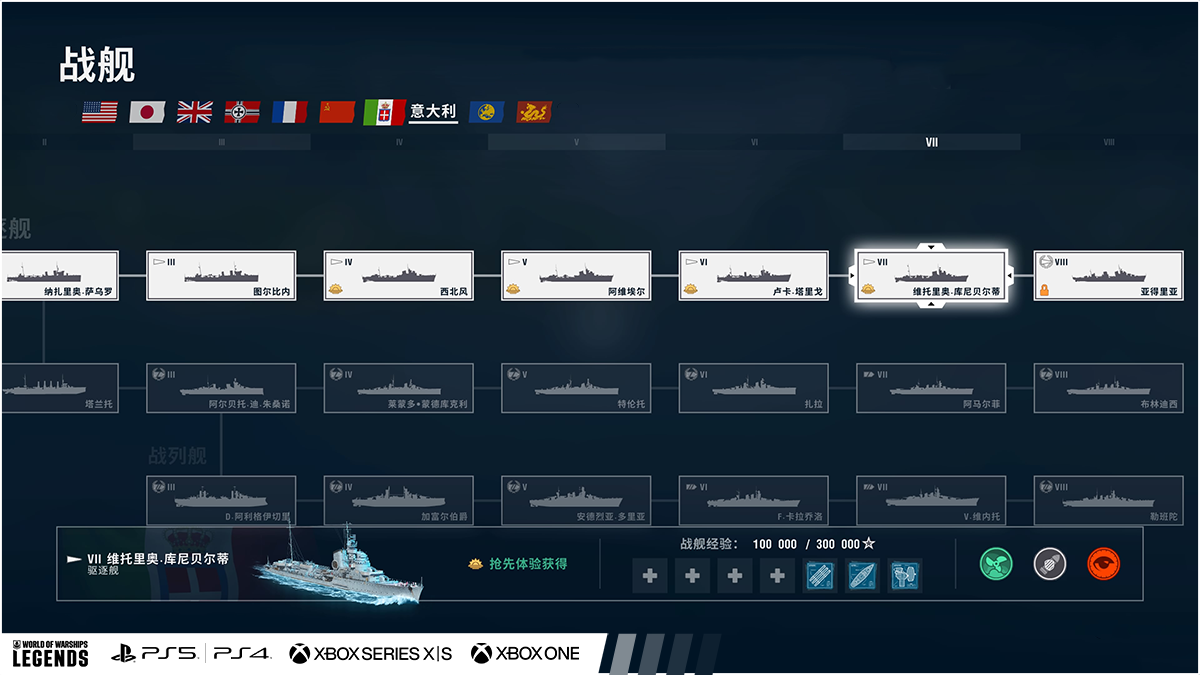Choose the United Kingdom flag tab

[x=195, y=112]
